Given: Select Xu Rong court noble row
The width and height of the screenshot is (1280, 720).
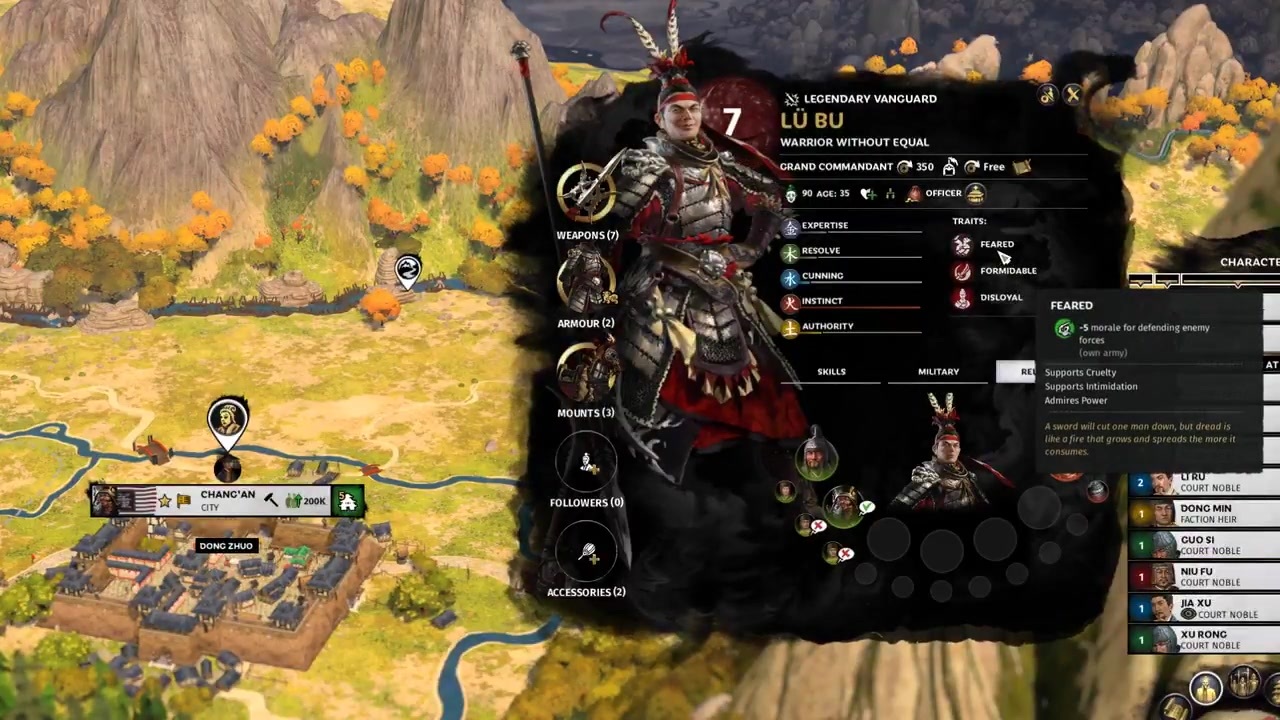Looking at the screenshot, I should tap(1205, 640).
